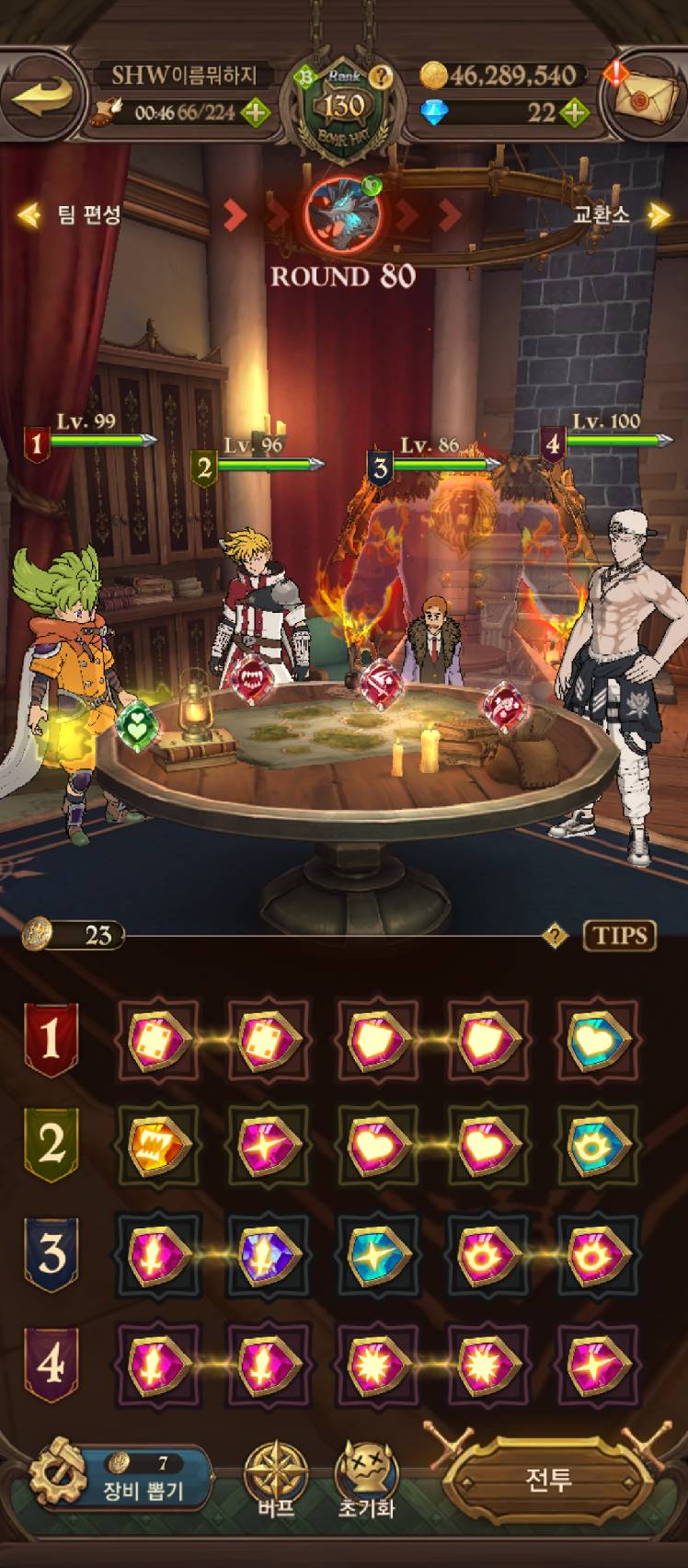Go to the 교환소 exchange shop
688x1568 pixels.
point(616,215)
